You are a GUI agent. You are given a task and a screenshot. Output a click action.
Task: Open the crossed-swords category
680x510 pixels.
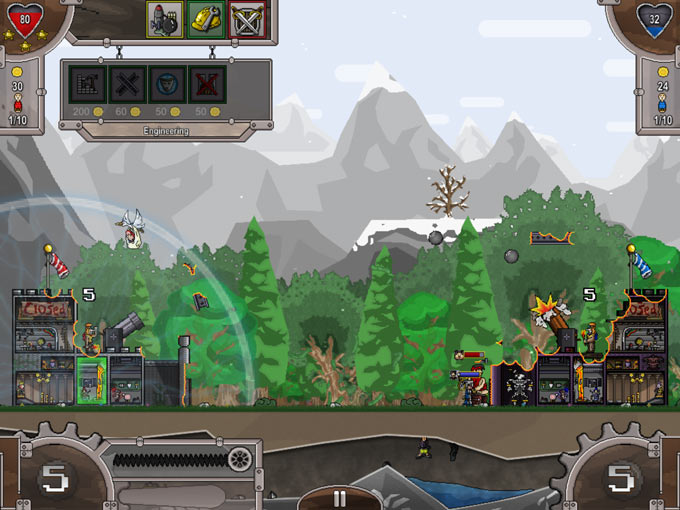(x=246, y=18)
